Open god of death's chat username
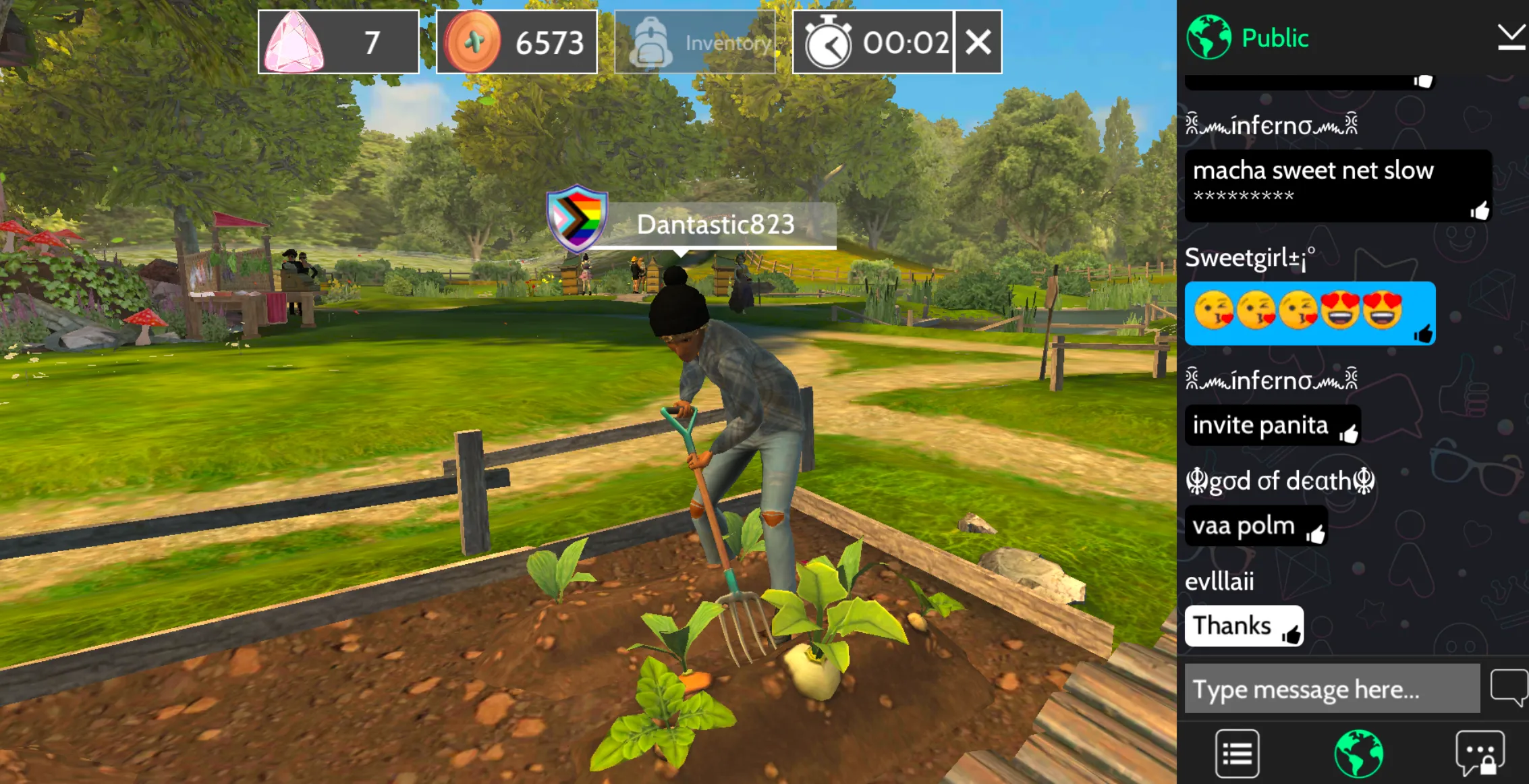This screenshot has width=1529, height=784. tap(1279, 481)
